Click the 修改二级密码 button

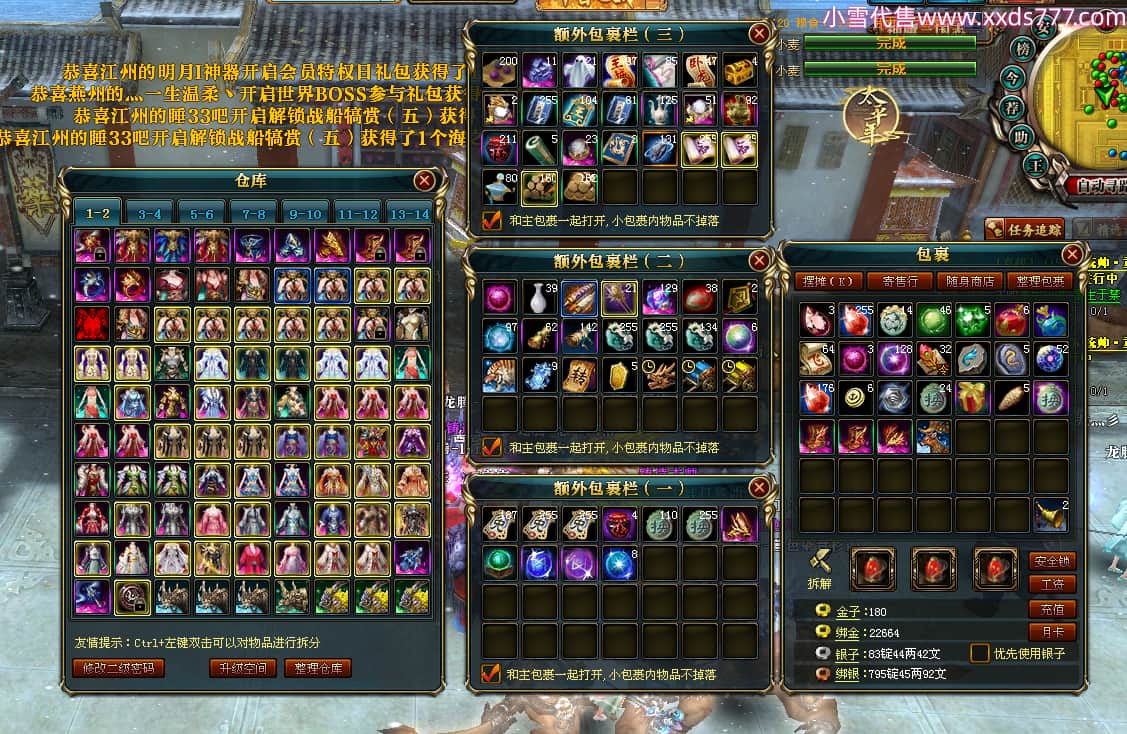pyautogui.click(x=118, y=668)
